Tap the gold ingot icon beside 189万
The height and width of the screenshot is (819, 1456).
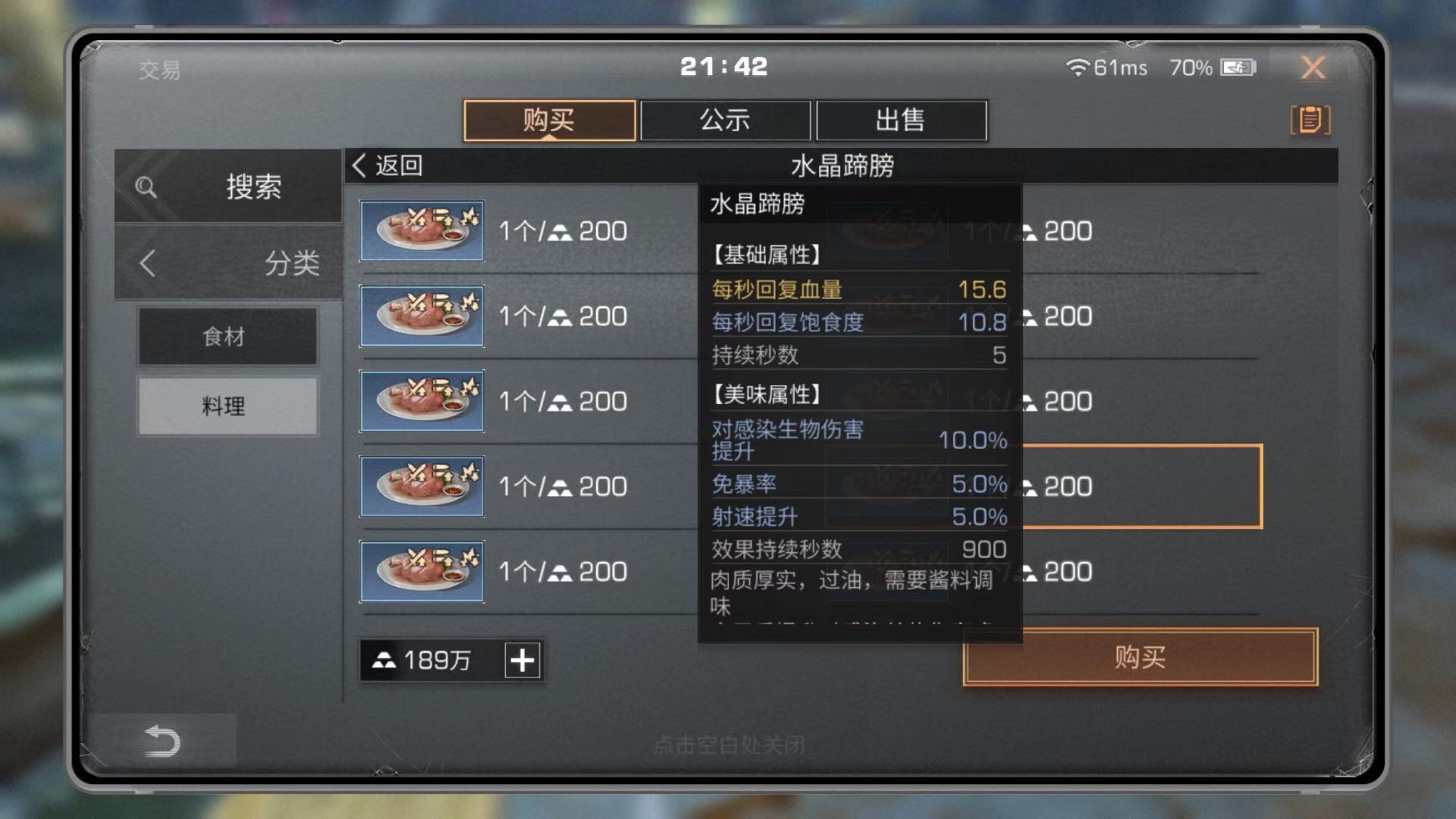385,661
